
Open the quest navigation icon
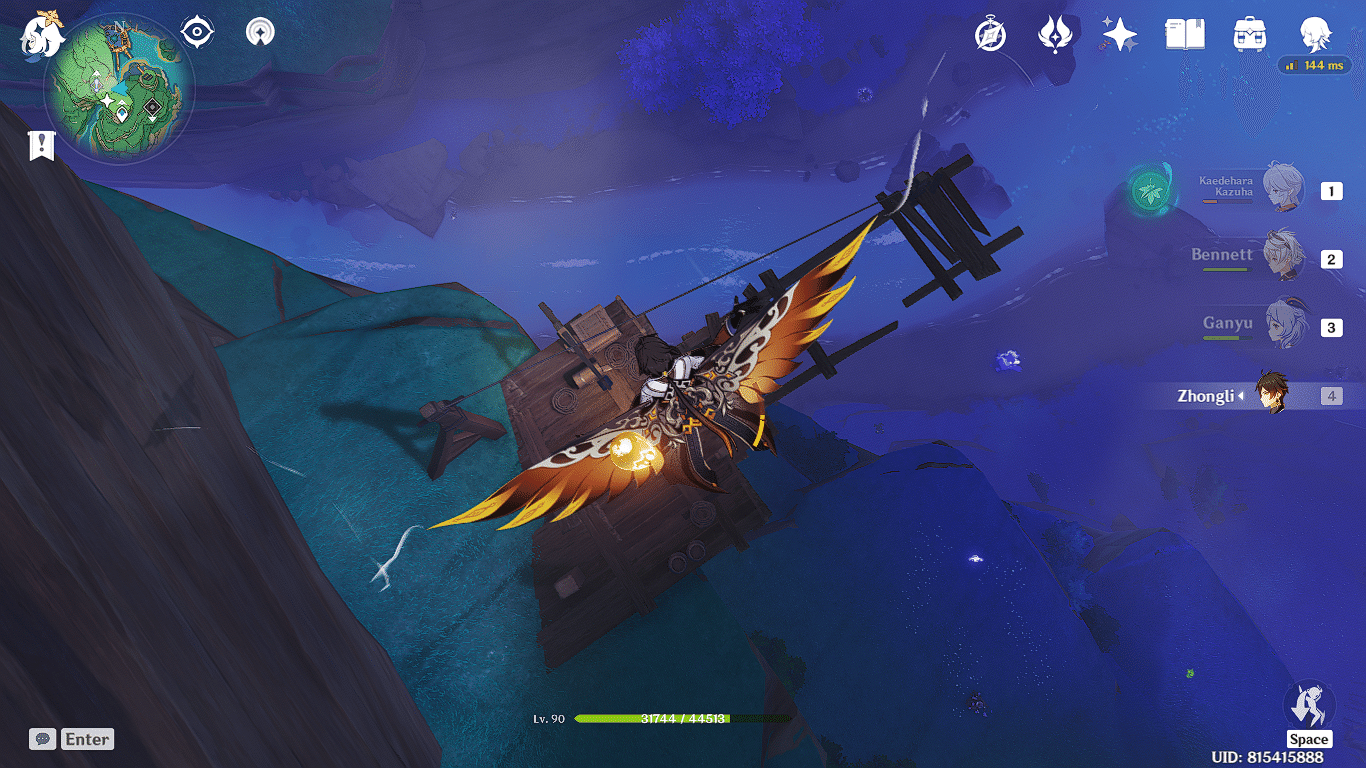click(x=261, y=33)
